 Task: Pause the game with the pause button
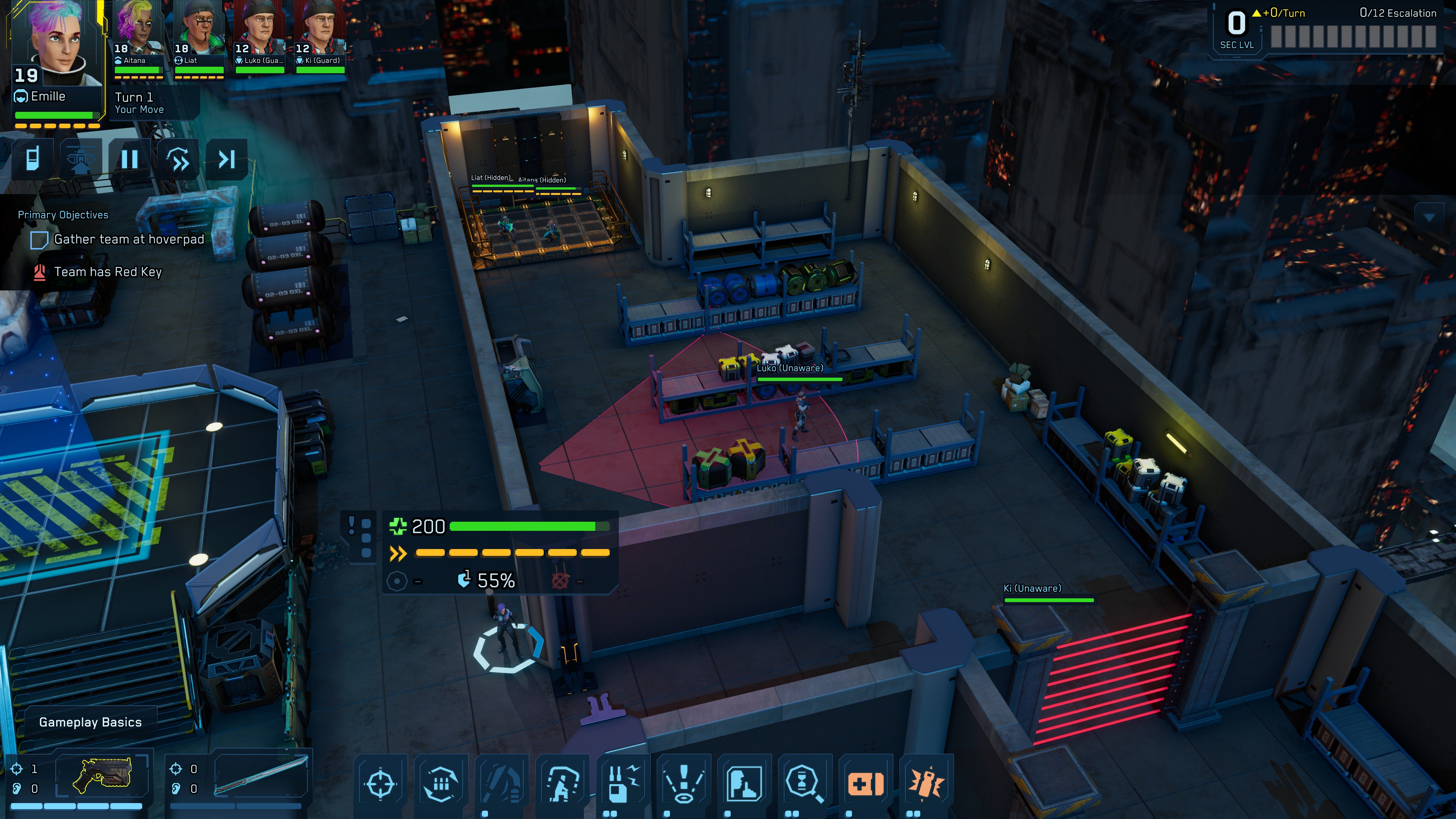pyautogui.click(x=129, y=159)
